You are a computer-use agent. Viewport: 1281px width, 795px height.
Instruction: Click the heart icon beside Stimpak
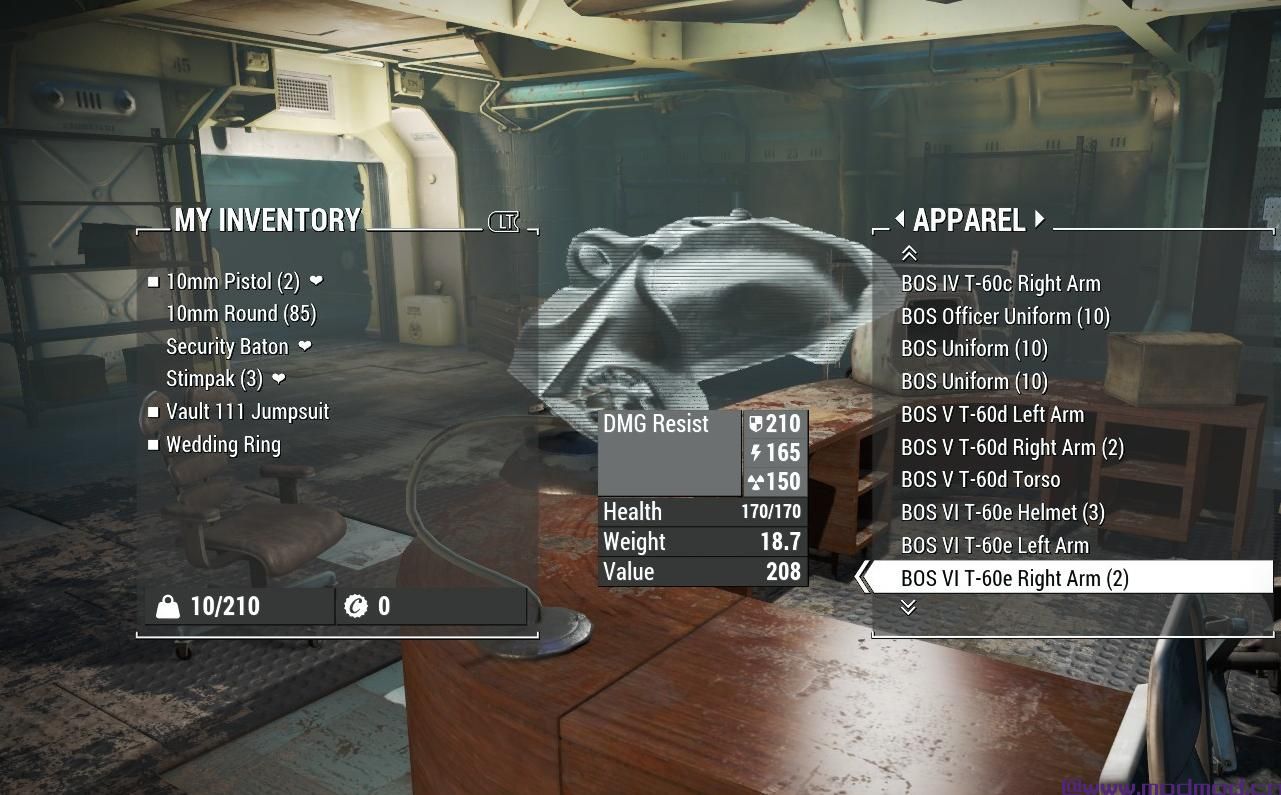coord(278,380)
